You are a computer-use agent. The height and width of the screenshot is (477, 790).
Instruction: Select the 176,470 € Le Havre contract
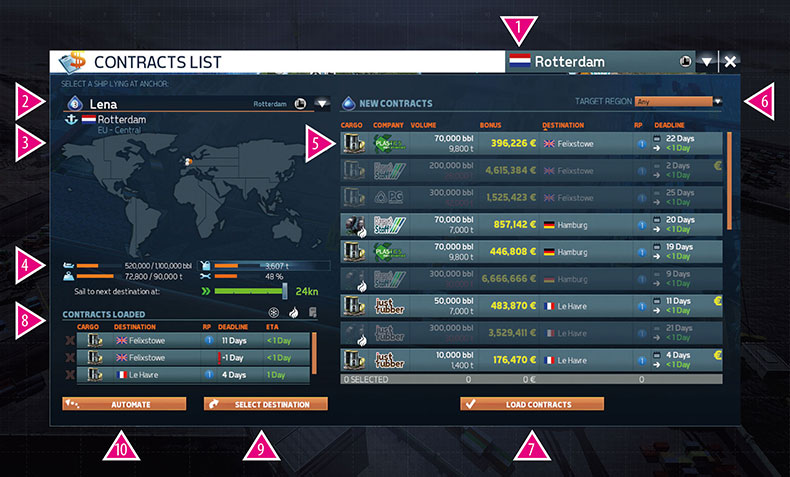(x=530, y=359)
